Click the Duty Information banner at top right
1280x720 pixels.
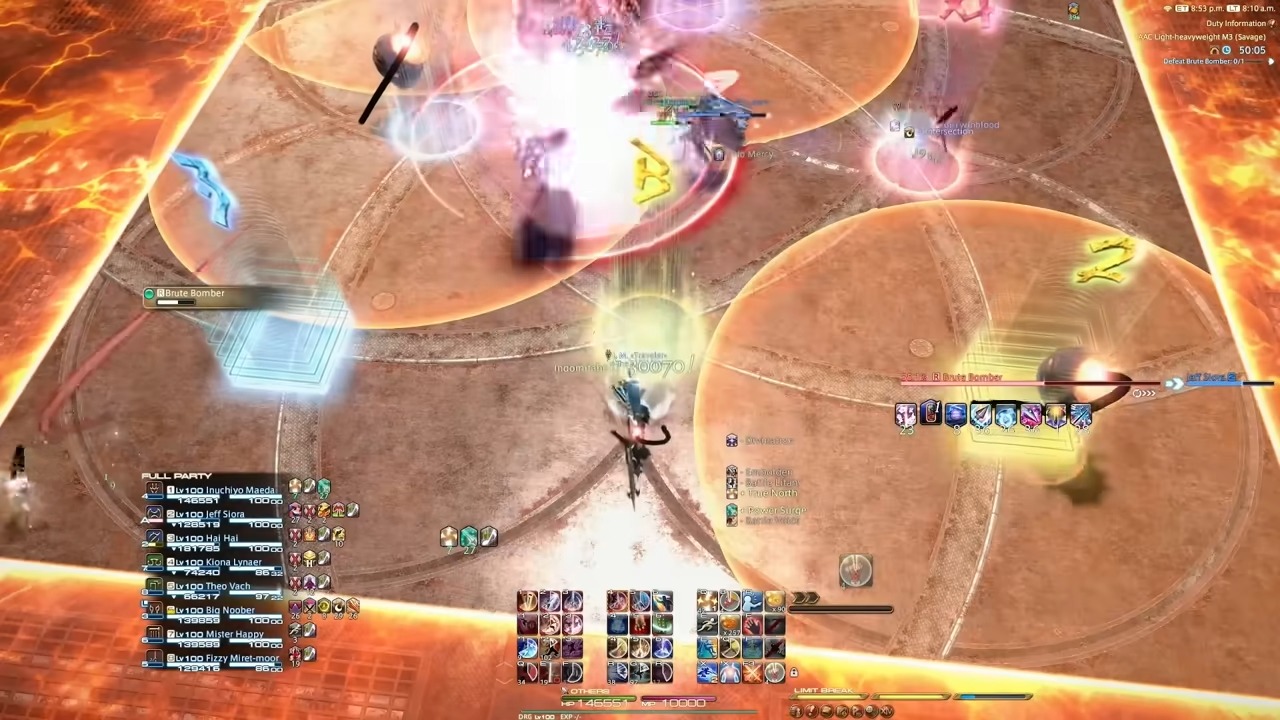pos(1236,22)
